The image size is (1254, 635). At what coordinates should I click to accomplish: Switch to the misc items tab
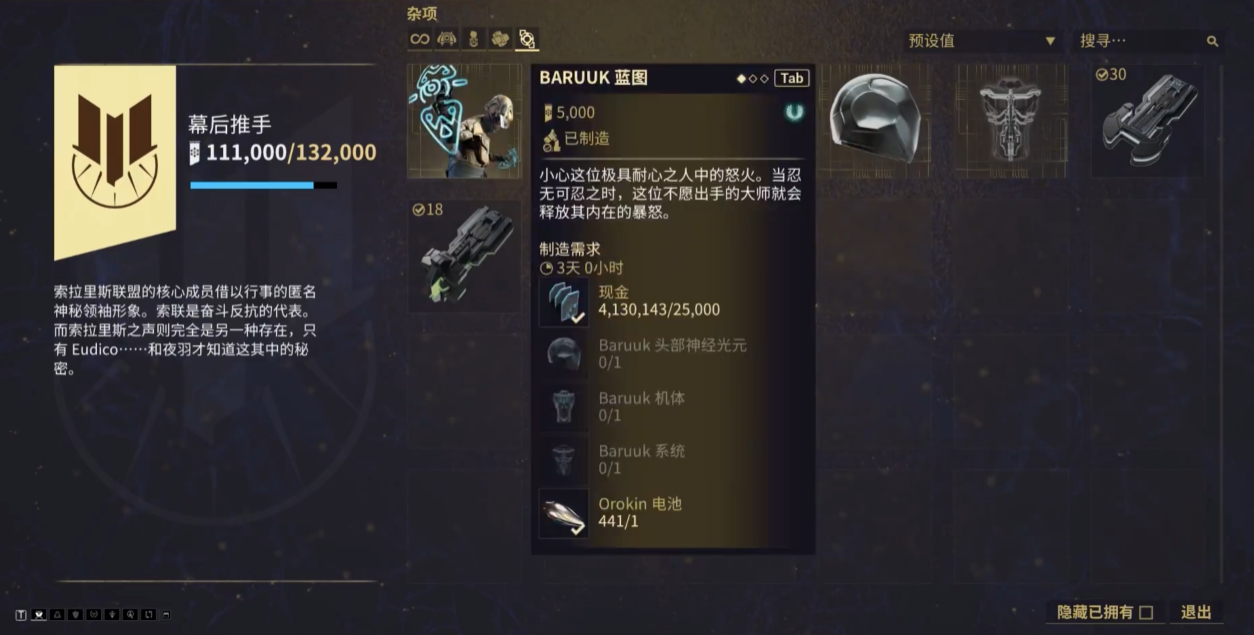point(527,39)
